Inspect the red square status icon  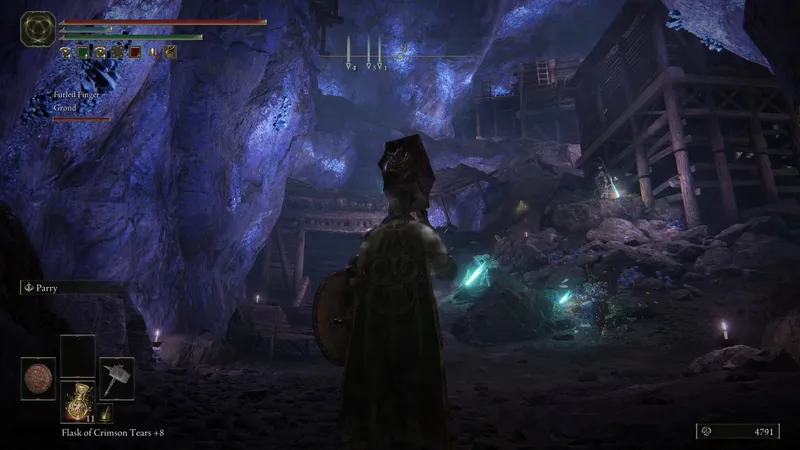coord(134,51)
